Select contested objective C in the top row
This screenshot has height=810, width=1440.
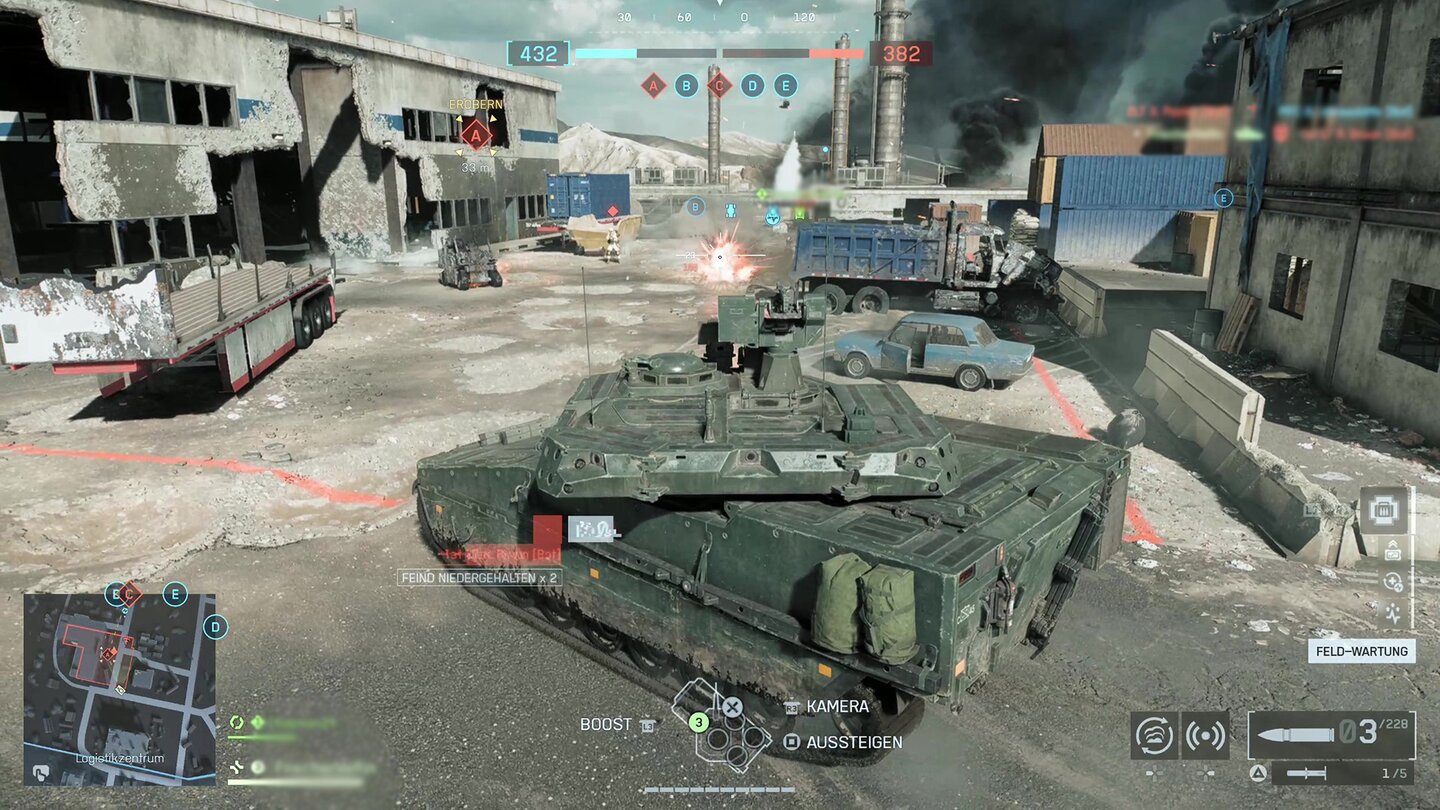click(719, 86)
